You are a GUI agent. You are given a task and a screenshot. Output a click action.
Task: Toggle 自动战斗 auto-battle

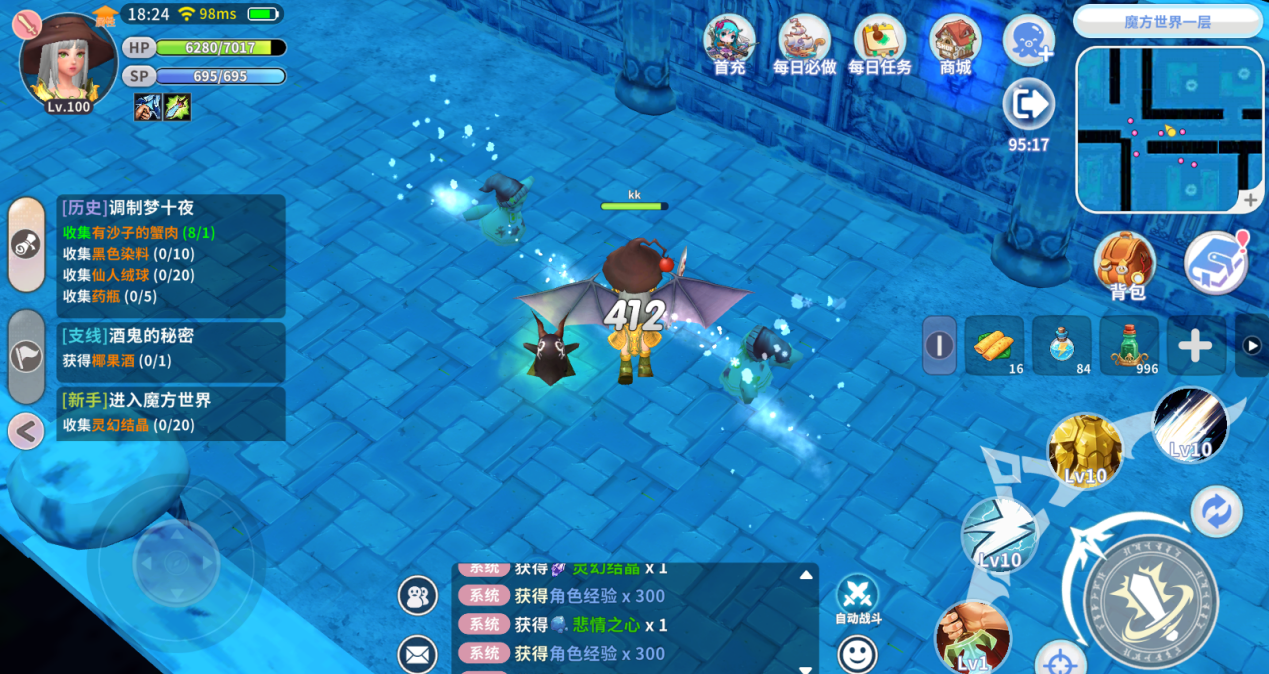coord(857,596)
